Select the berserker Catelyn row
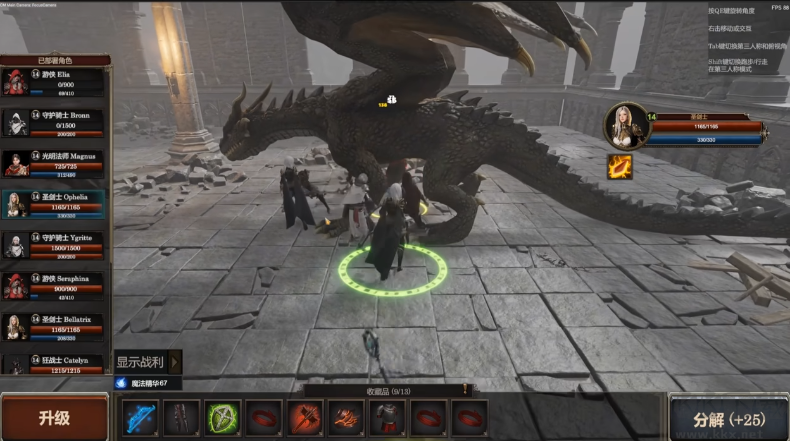This screenshot has height=441, width=790. click(x=55, y=363)
